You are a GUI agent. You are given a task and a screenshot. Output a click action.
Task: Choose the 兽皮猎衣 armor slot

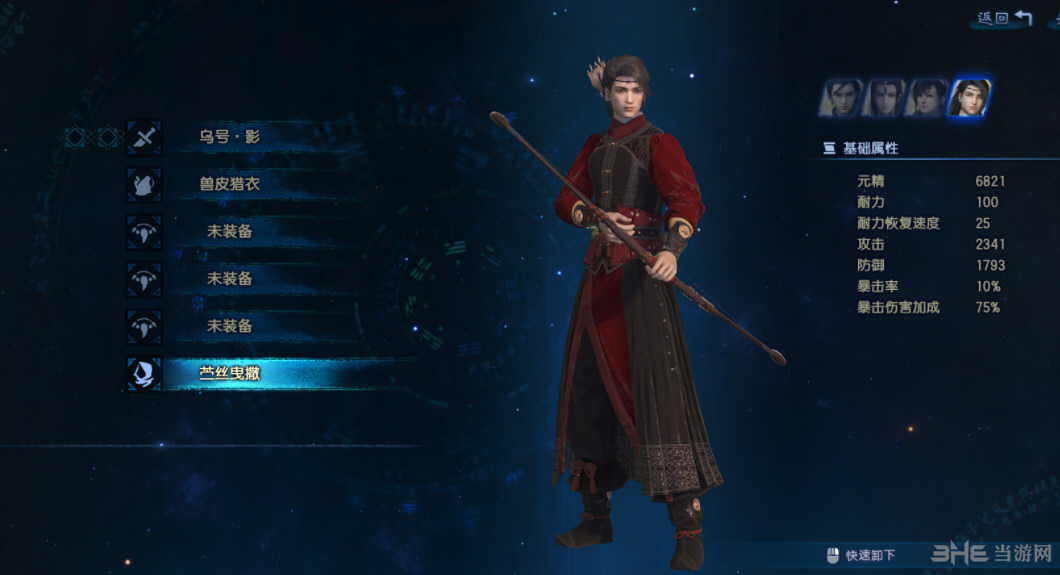click(230, 184)
